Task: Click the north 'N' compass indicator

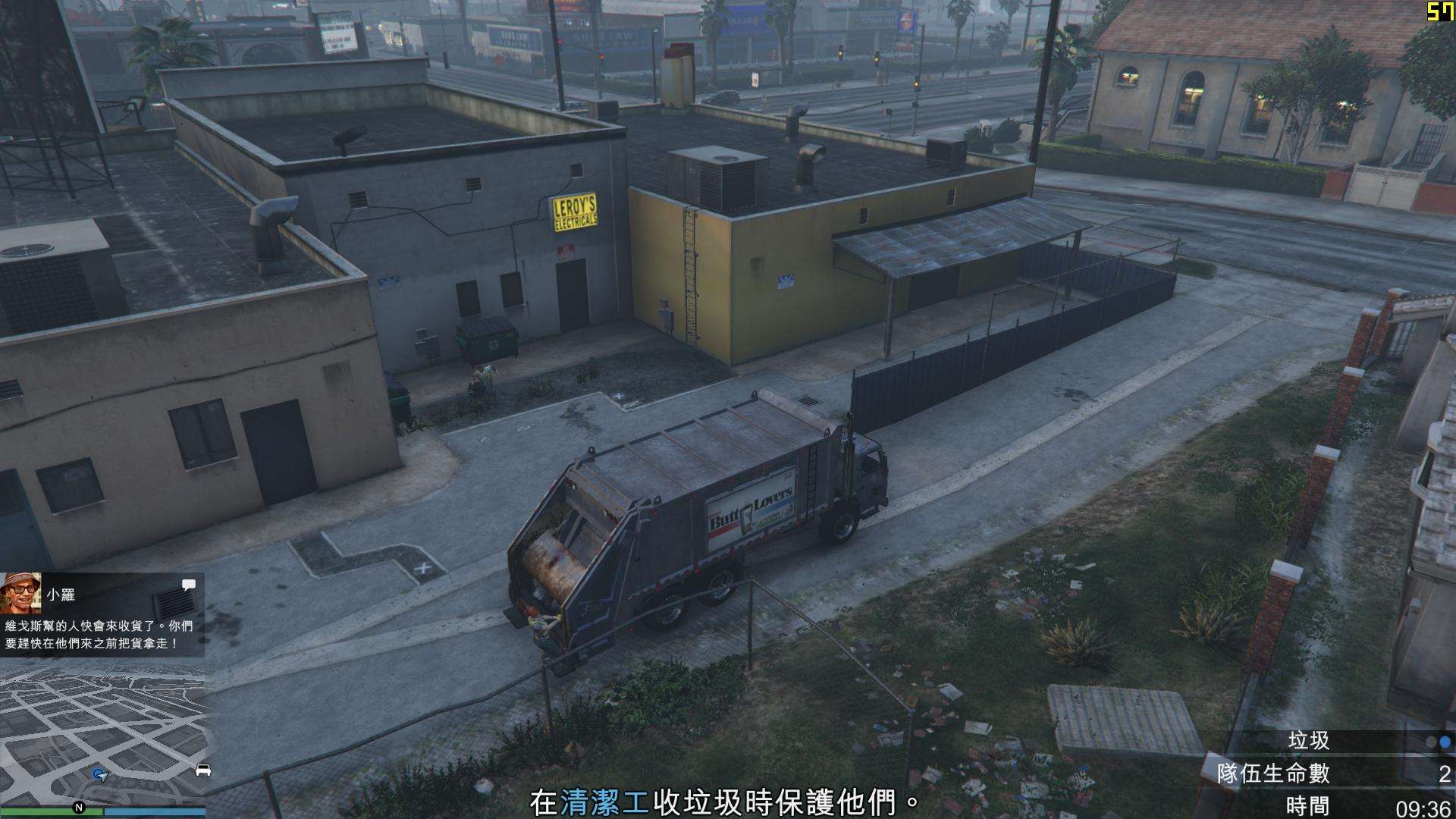Action: coord(79,808)
